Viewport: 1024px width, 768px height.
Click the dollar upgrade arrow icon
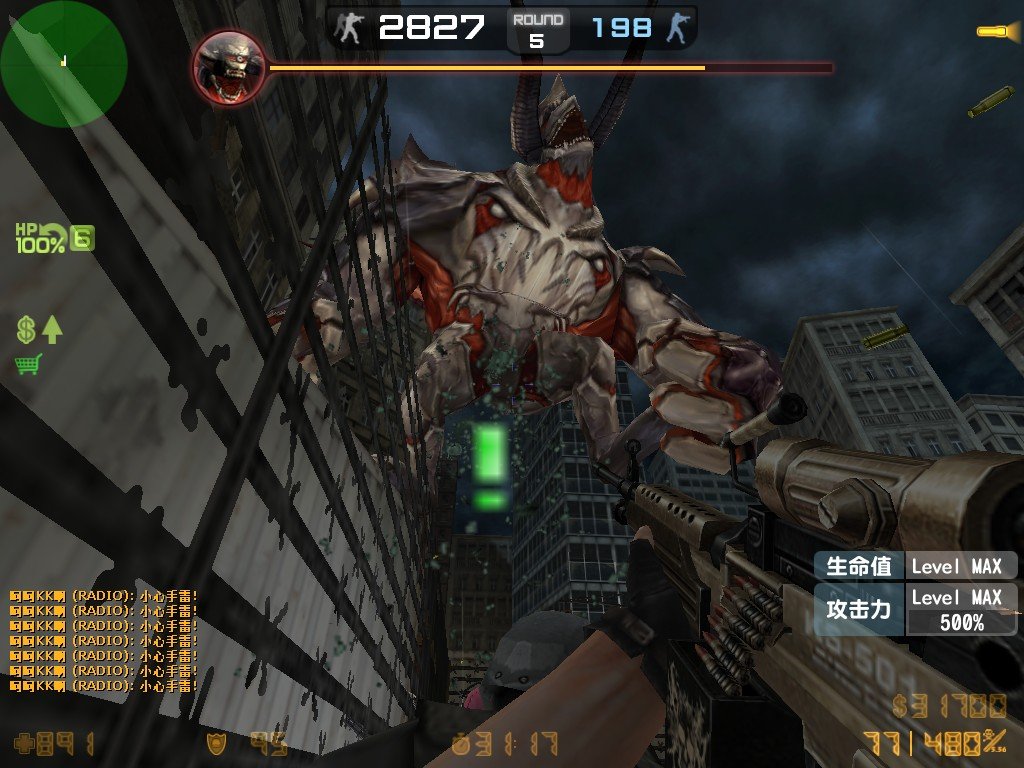click(39, 329)
